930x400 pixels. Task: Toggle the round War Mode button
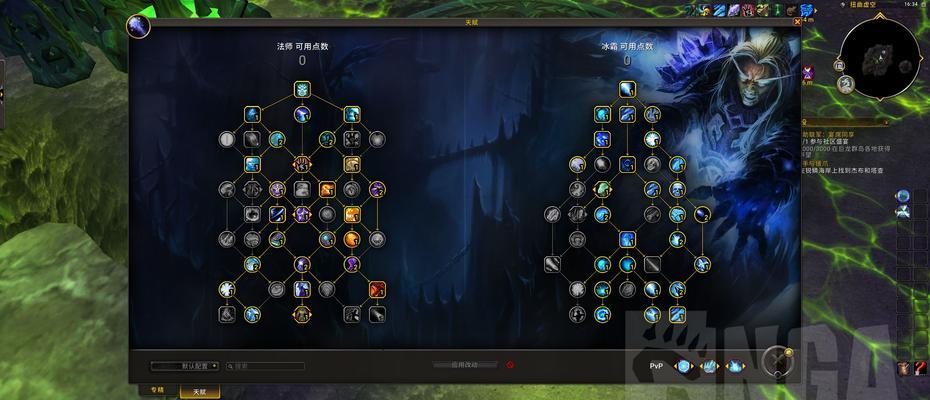pos(776,361)
